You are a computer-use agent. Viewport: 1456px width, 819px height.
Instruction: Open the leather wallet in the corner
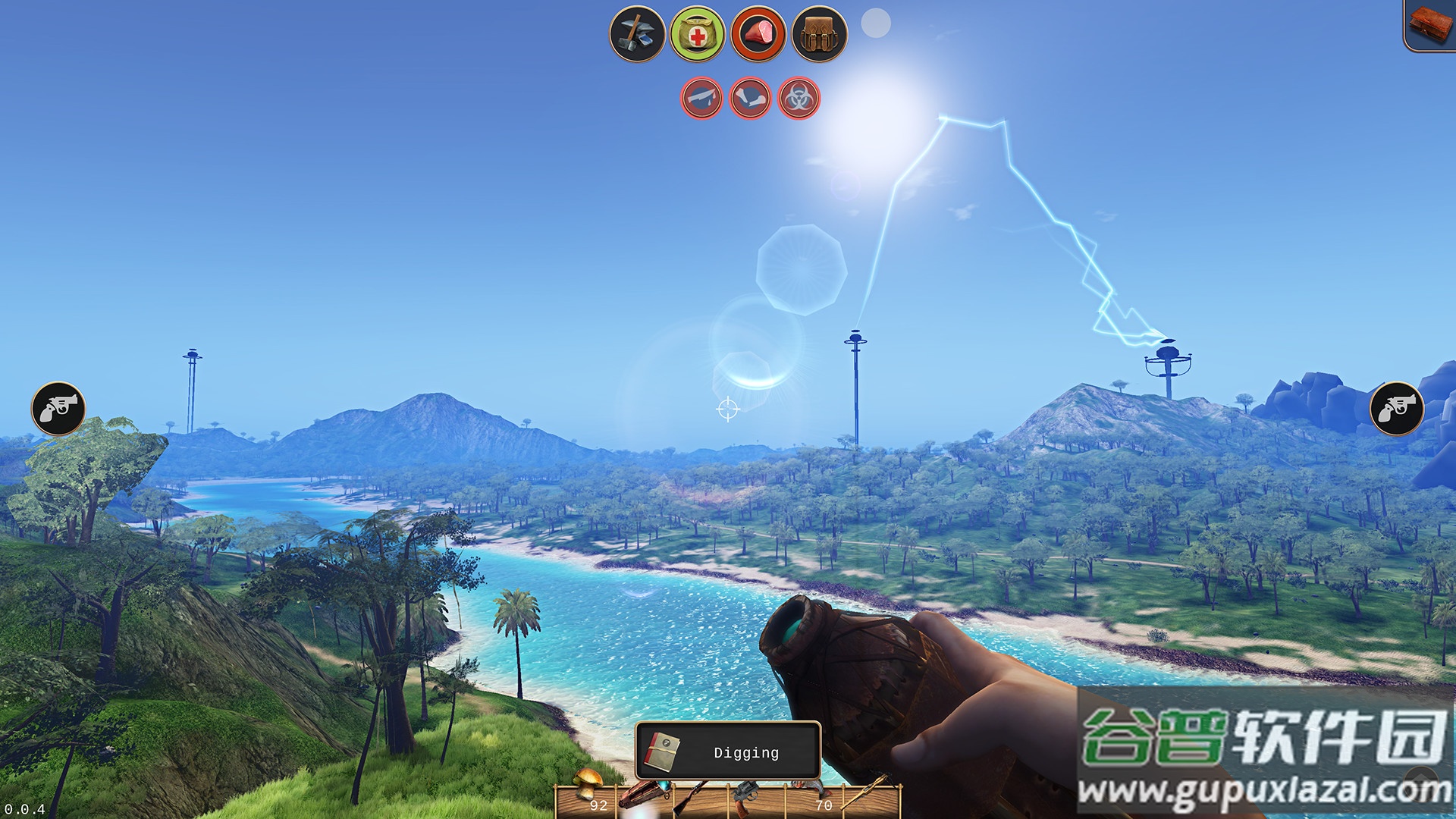(x=1430, y=24)
